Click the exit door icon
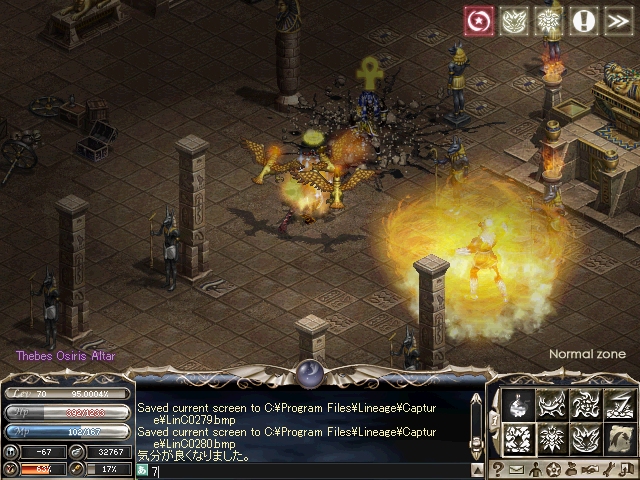This screenshot has width=640, height=480. [626, 469]
